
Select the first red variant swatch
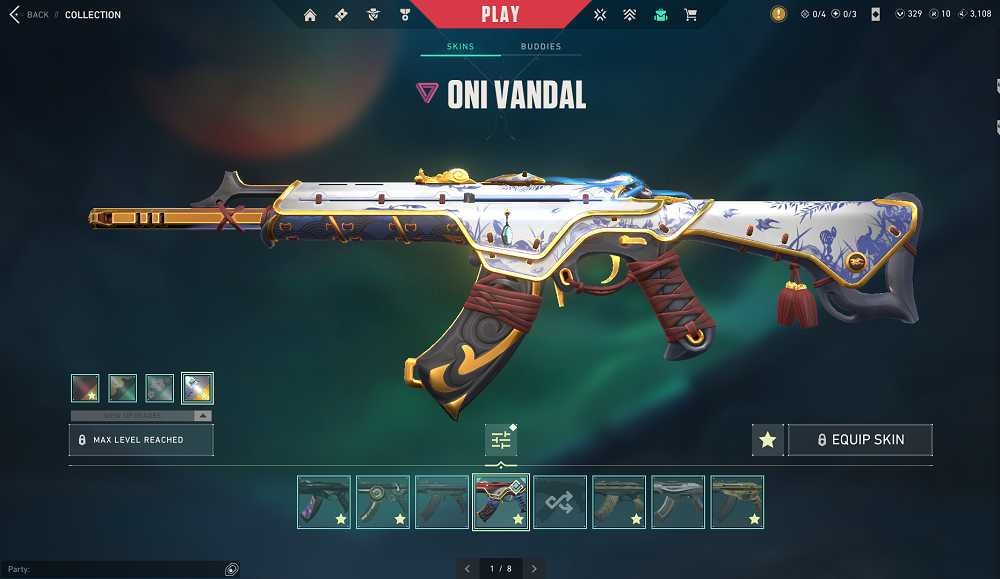85,388
